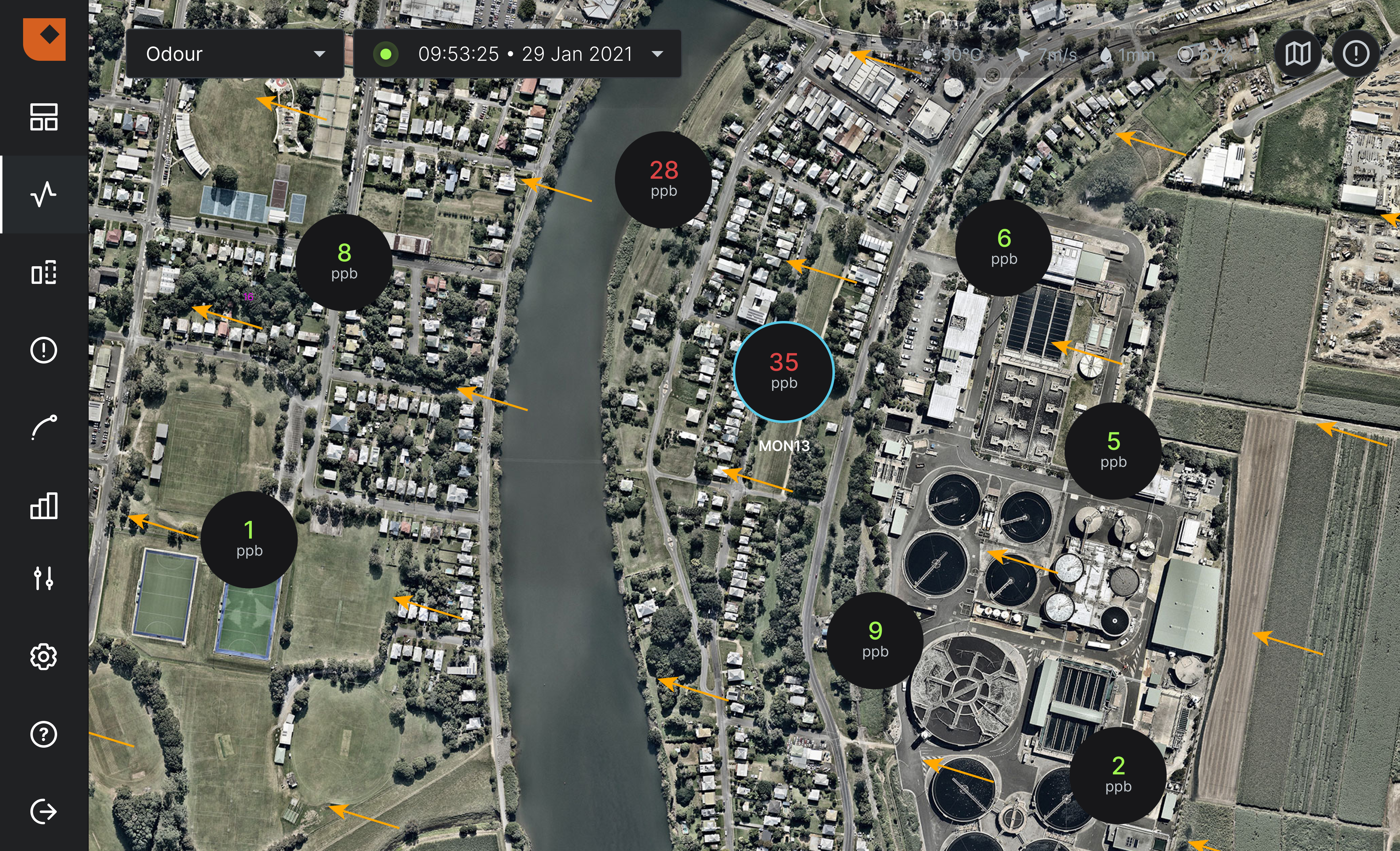Image resolution: width=1400 pixels, height=851 pixels.
Task: Click the orange logo in the sidebar
Action: tap(44, 39)
